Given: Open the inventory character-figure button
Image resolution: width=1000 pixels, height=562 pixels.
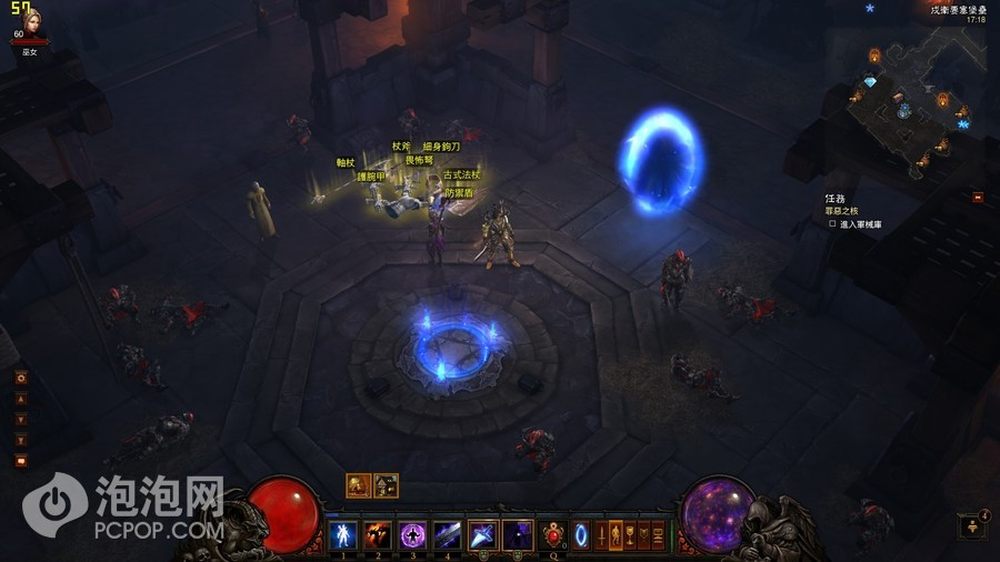Looking at the screenshot, I should click(x=614, y=535).
